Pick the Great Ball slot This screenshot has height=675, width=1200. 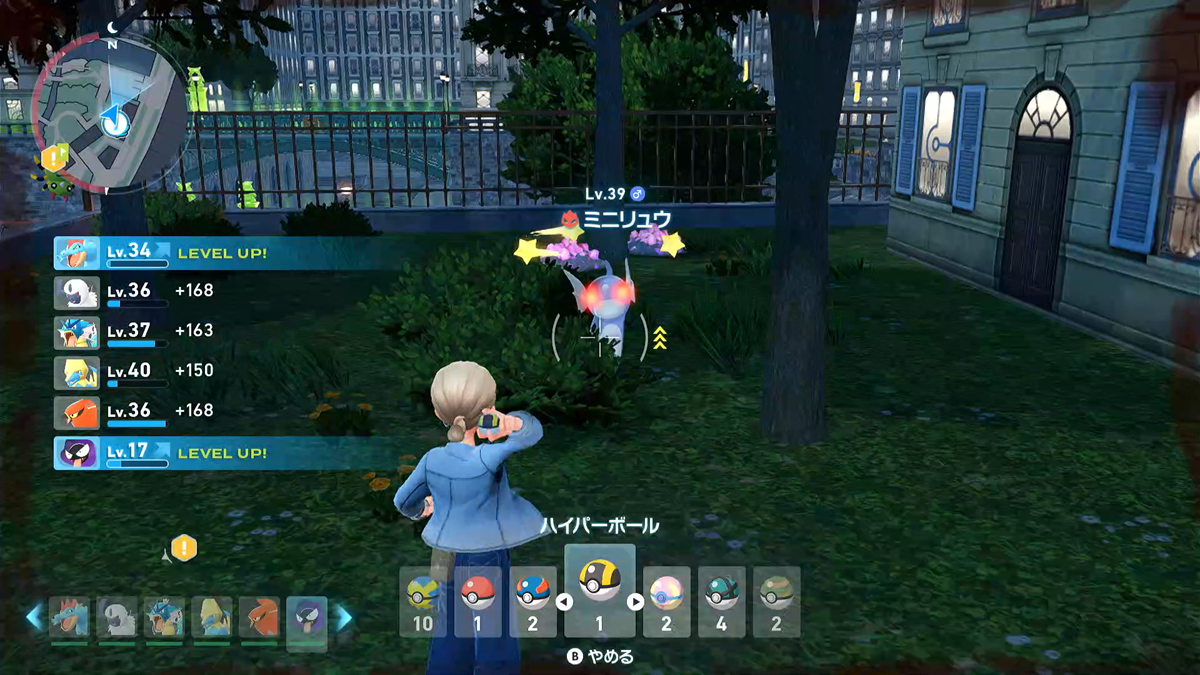[x=532, y=602]
